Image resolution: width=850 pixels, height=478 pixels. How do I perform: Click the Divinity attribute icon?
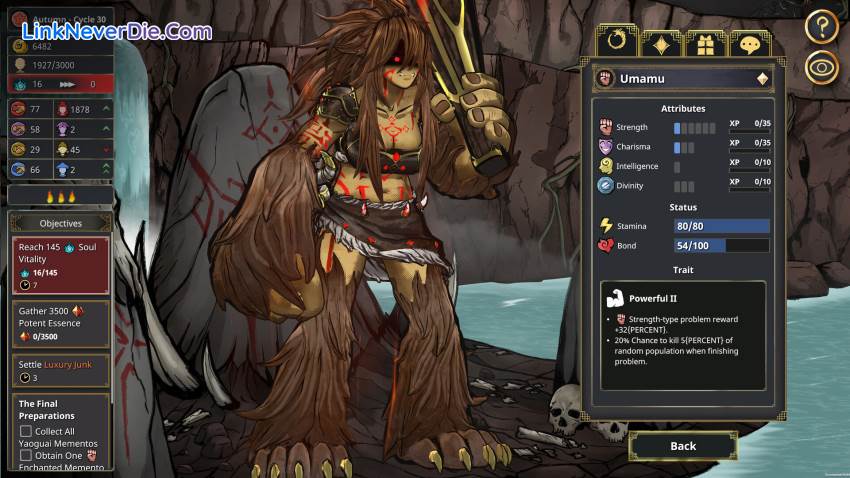point(605,185)
